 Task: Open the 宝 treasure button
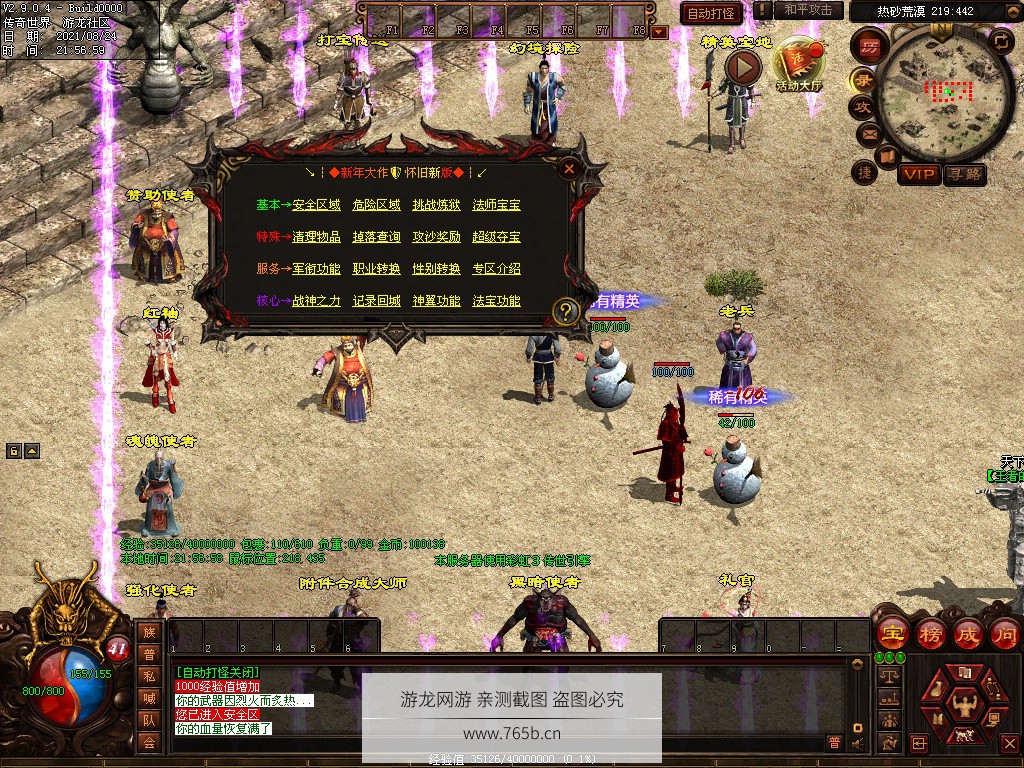(x=891, y=634)
